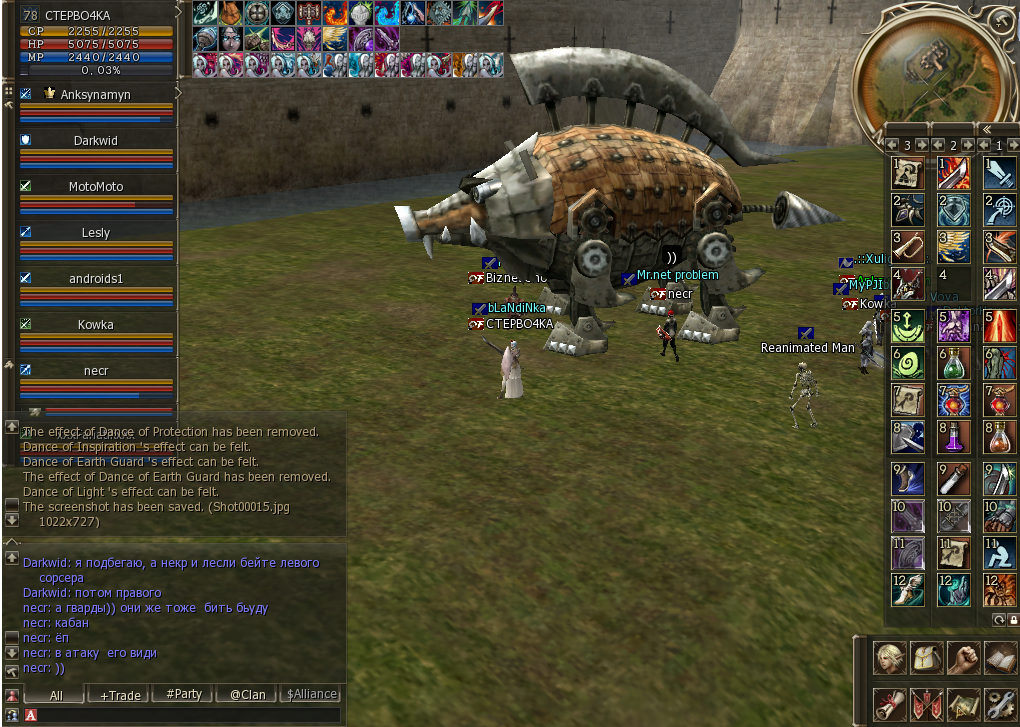Open the wrench system menu icon
Viewport: 1020px width, 727px height.
[x=1000, y=704]
